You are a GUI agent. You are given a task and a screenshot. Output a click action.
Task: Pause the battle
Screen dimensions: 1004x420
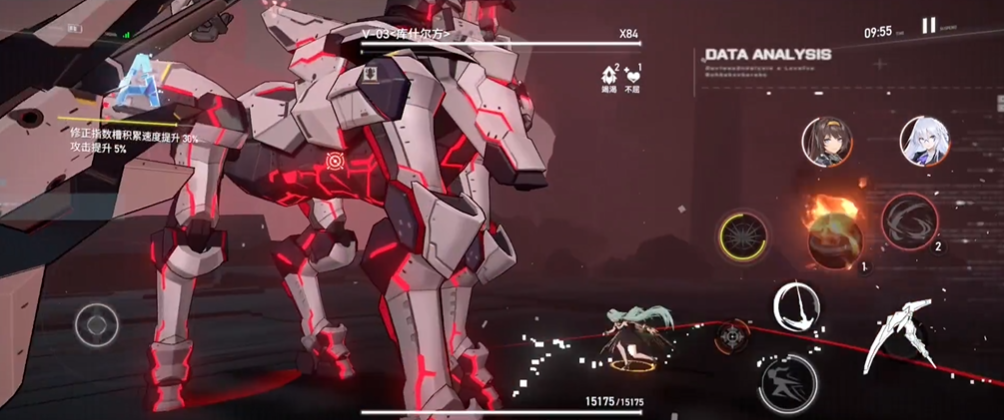pos(929,27)
